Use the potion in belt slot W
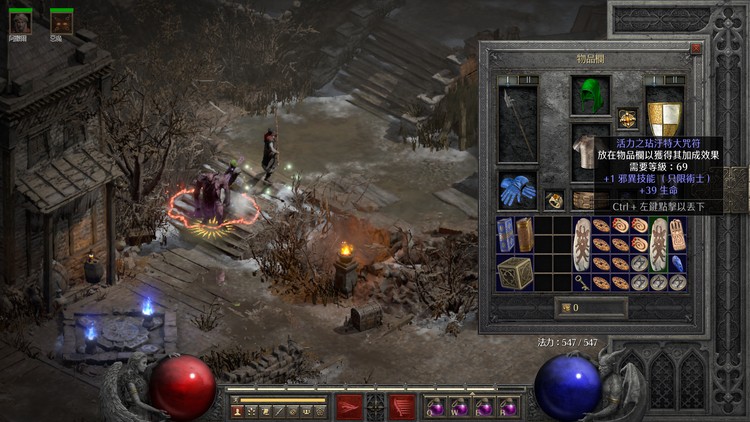Image resolution: width=750 pixels, height=422 pixels. [460, 407]
